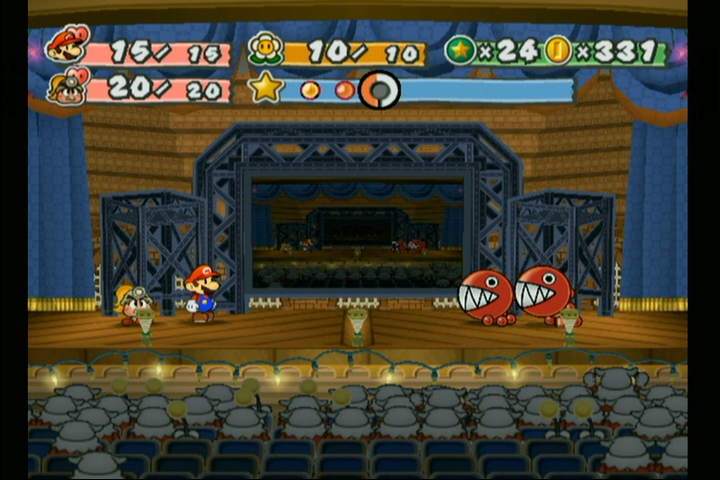Select Goombella's partner portrait icon
720x480 pixels.
pyautogui.click(x=67, y=86)
